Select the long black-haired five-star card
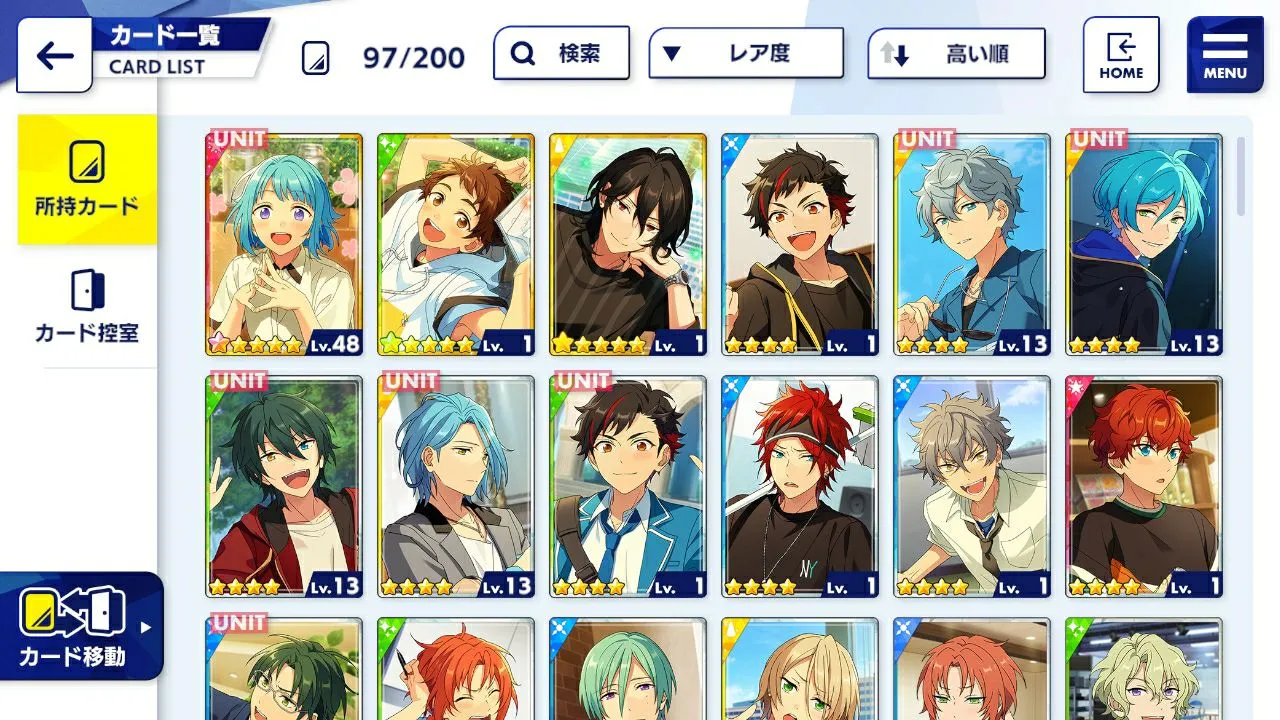The image size is (1280, 720). click(628, 244)
